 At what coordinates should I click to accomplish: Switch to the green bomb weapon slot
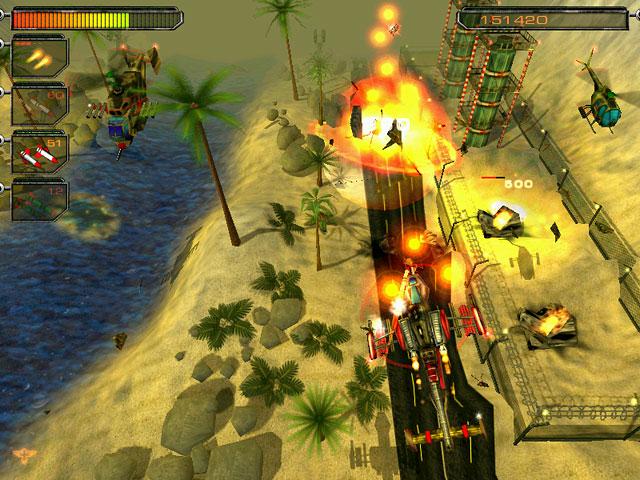(x=39, y=199)
